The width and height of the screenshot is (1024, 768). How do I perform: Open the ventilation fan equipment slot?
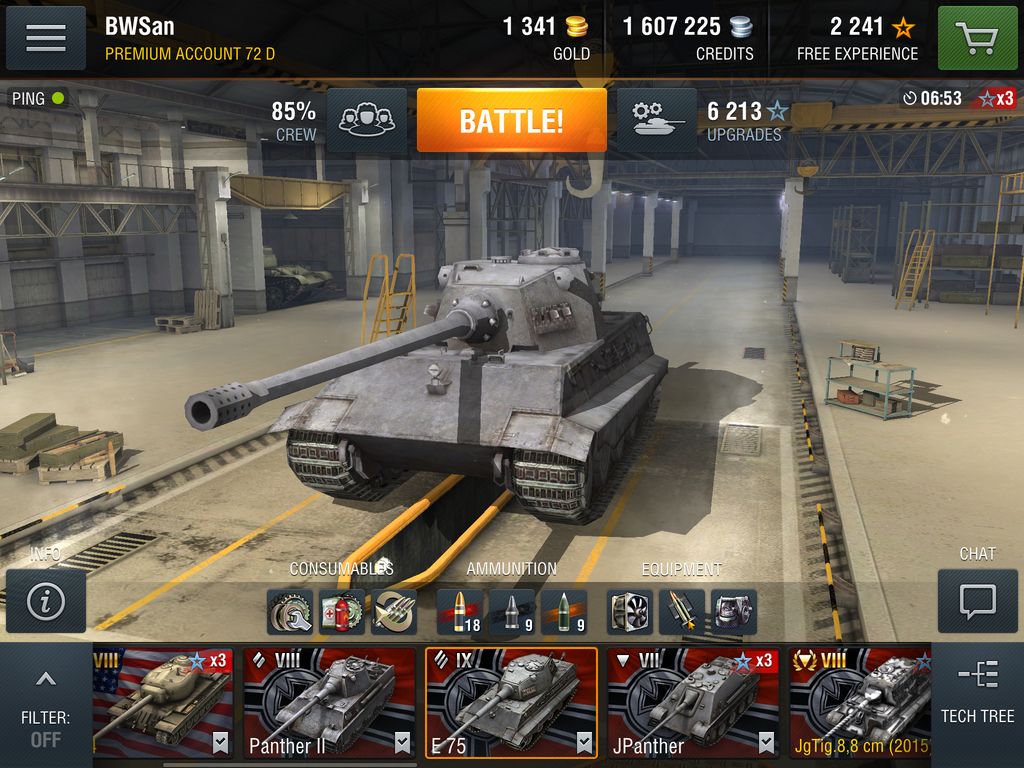pos(630,611)
